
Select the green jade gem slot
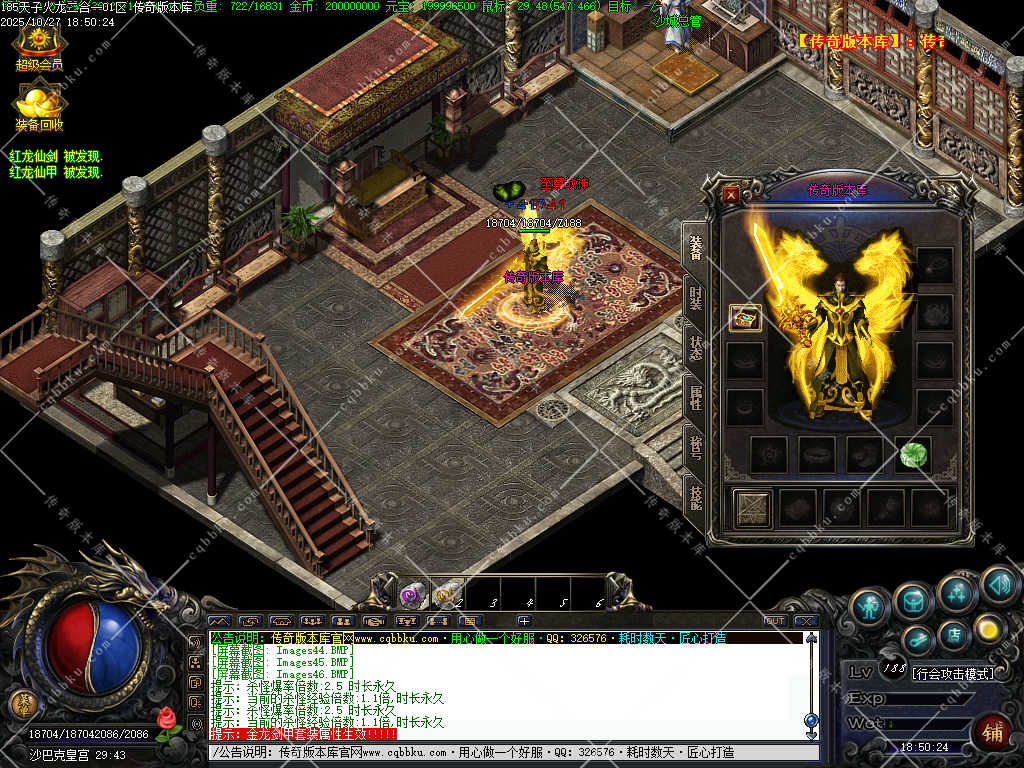912,455
